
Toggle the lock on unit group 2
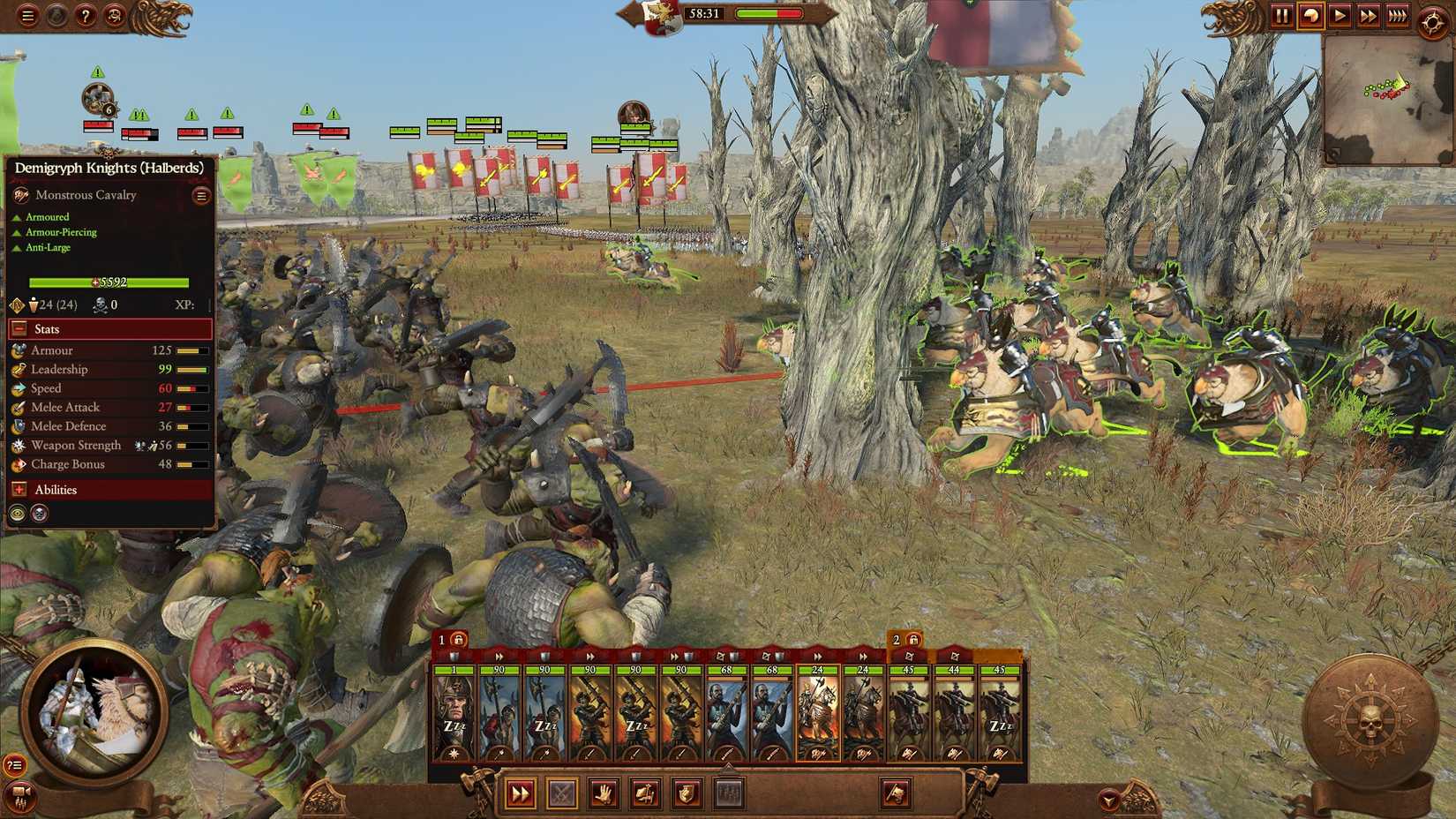(x=914, y=637)
